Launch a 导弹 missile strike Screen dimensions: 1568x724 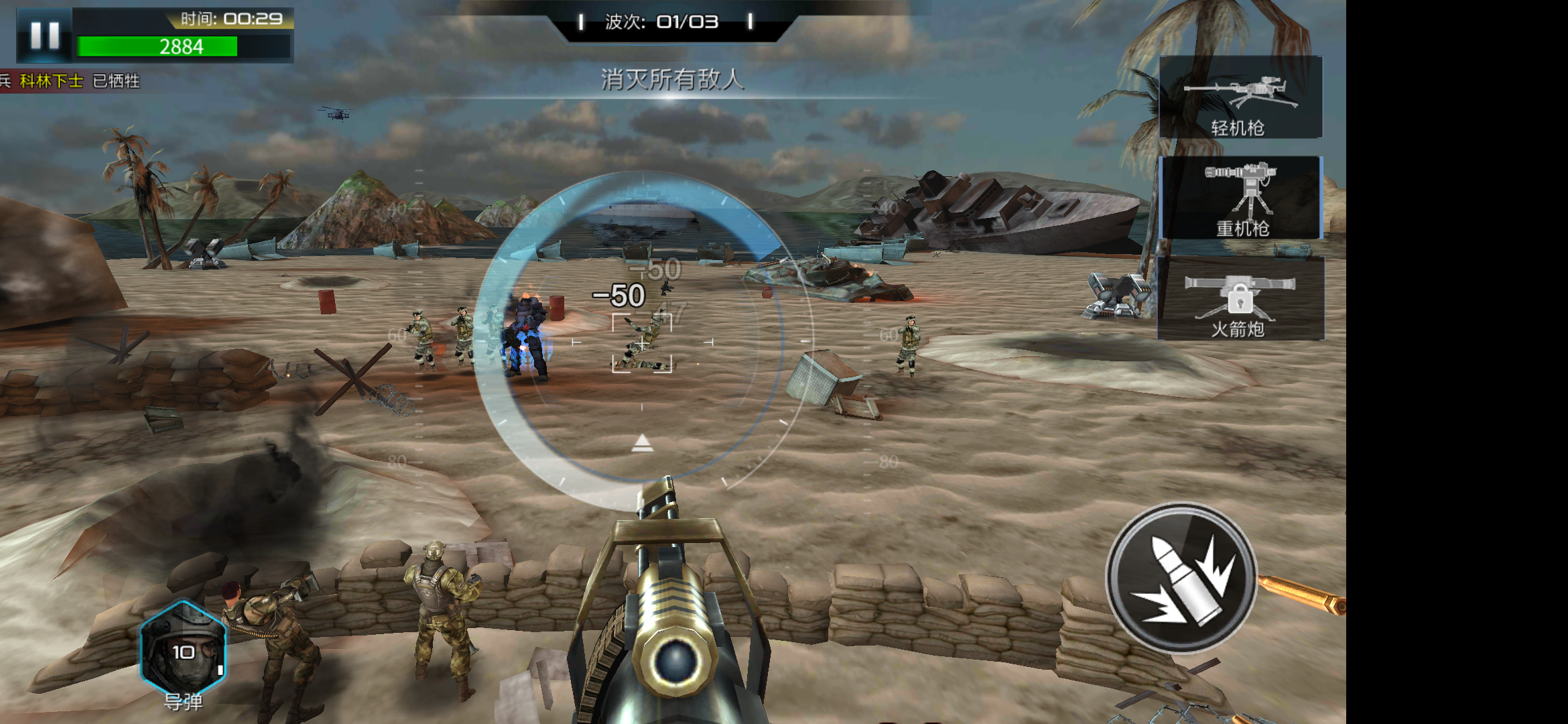coord(183,648)
